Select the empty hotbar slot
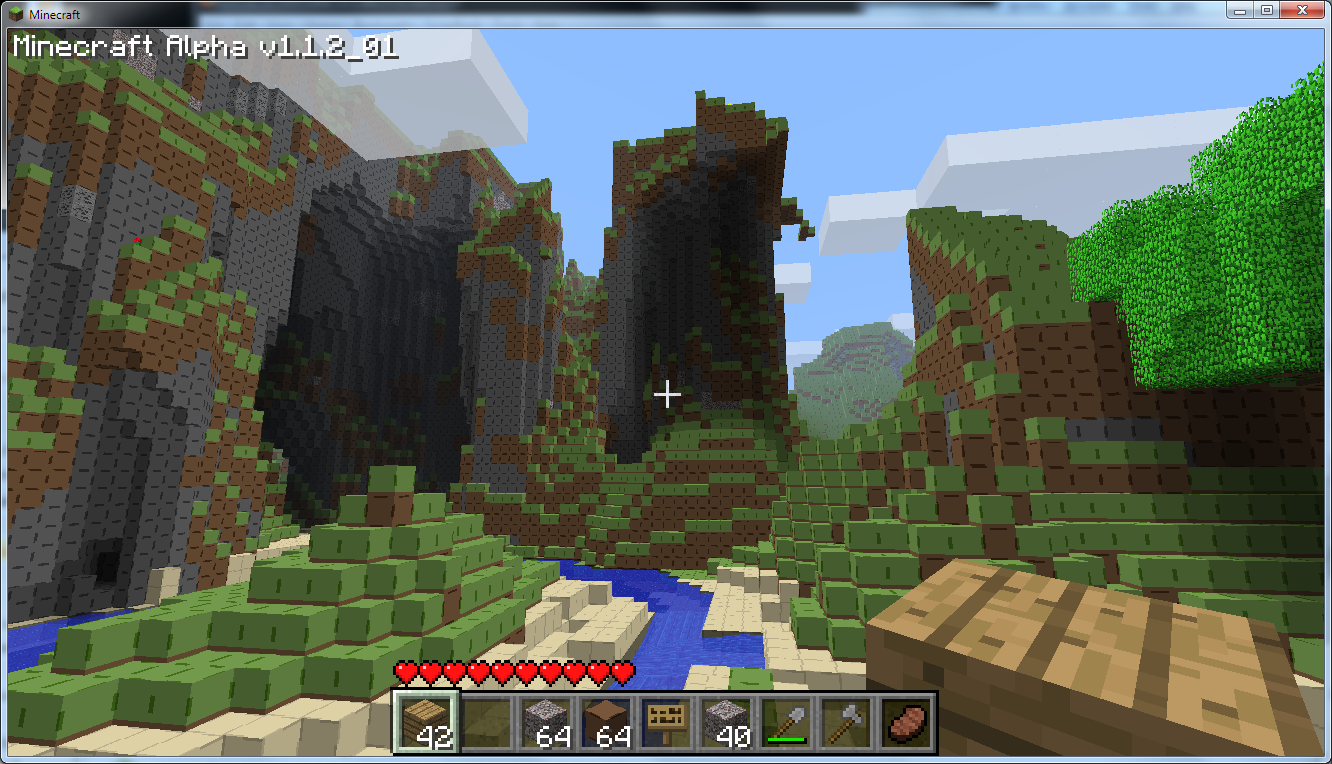 (x=485, y=722)
